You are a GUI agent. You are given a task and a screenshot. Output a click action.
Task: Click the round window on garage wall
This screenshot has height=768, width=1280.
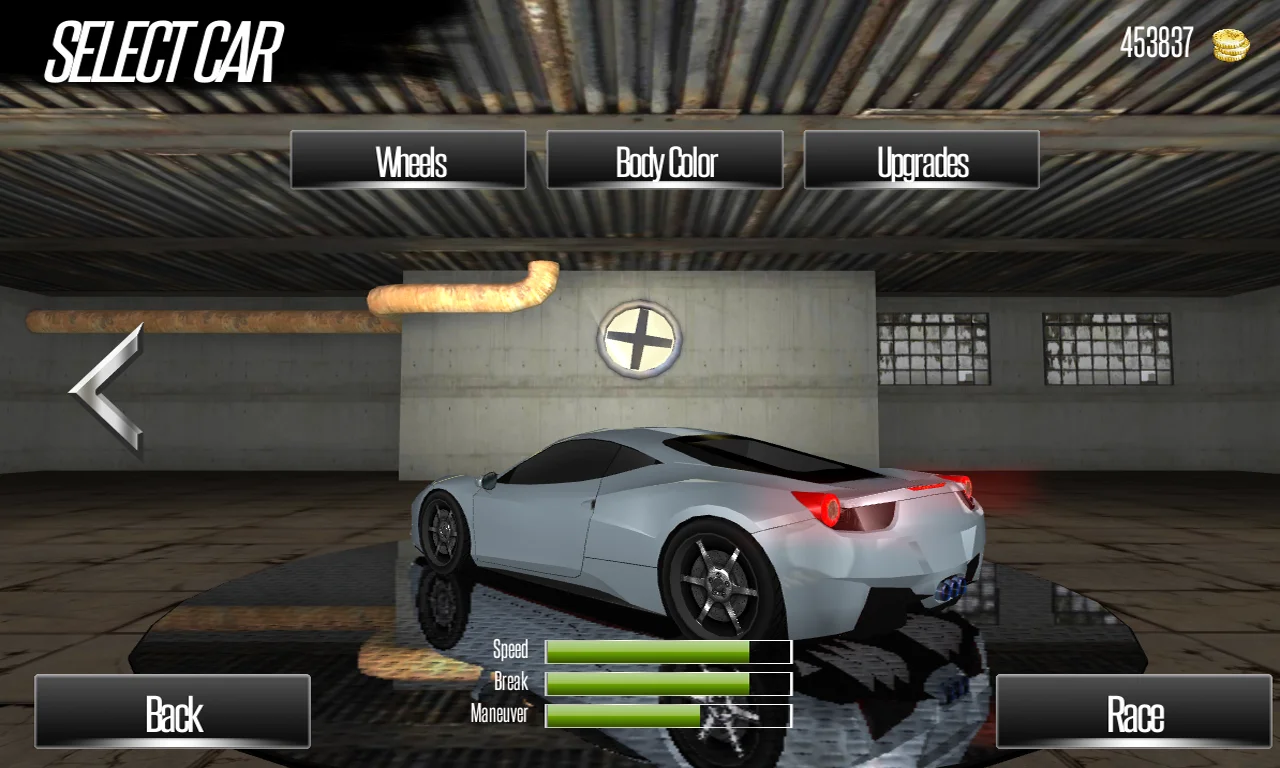pos(640,338)
